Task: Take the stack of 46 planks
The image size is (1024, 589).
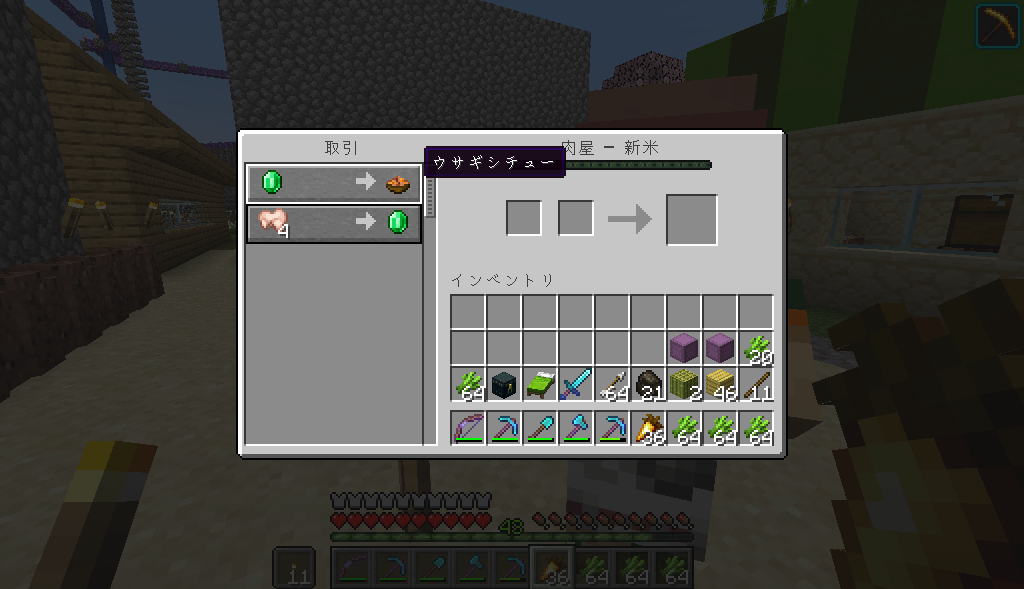Action: click(x=720, y=385)
